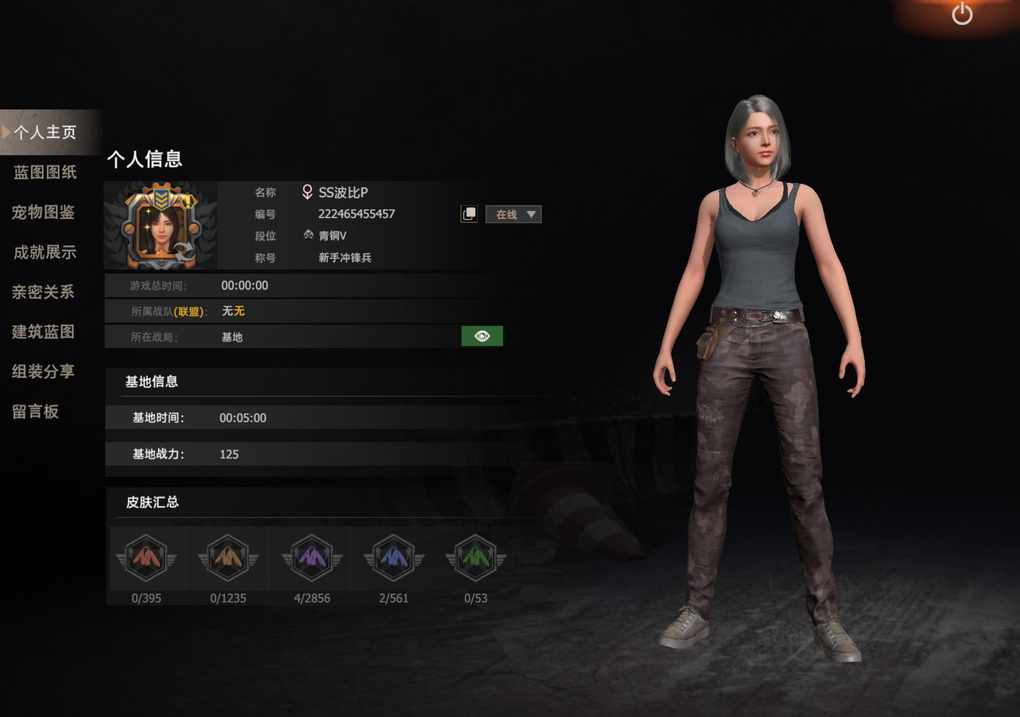Switch to the 蓝图图纸 tab

click(45, 172)
